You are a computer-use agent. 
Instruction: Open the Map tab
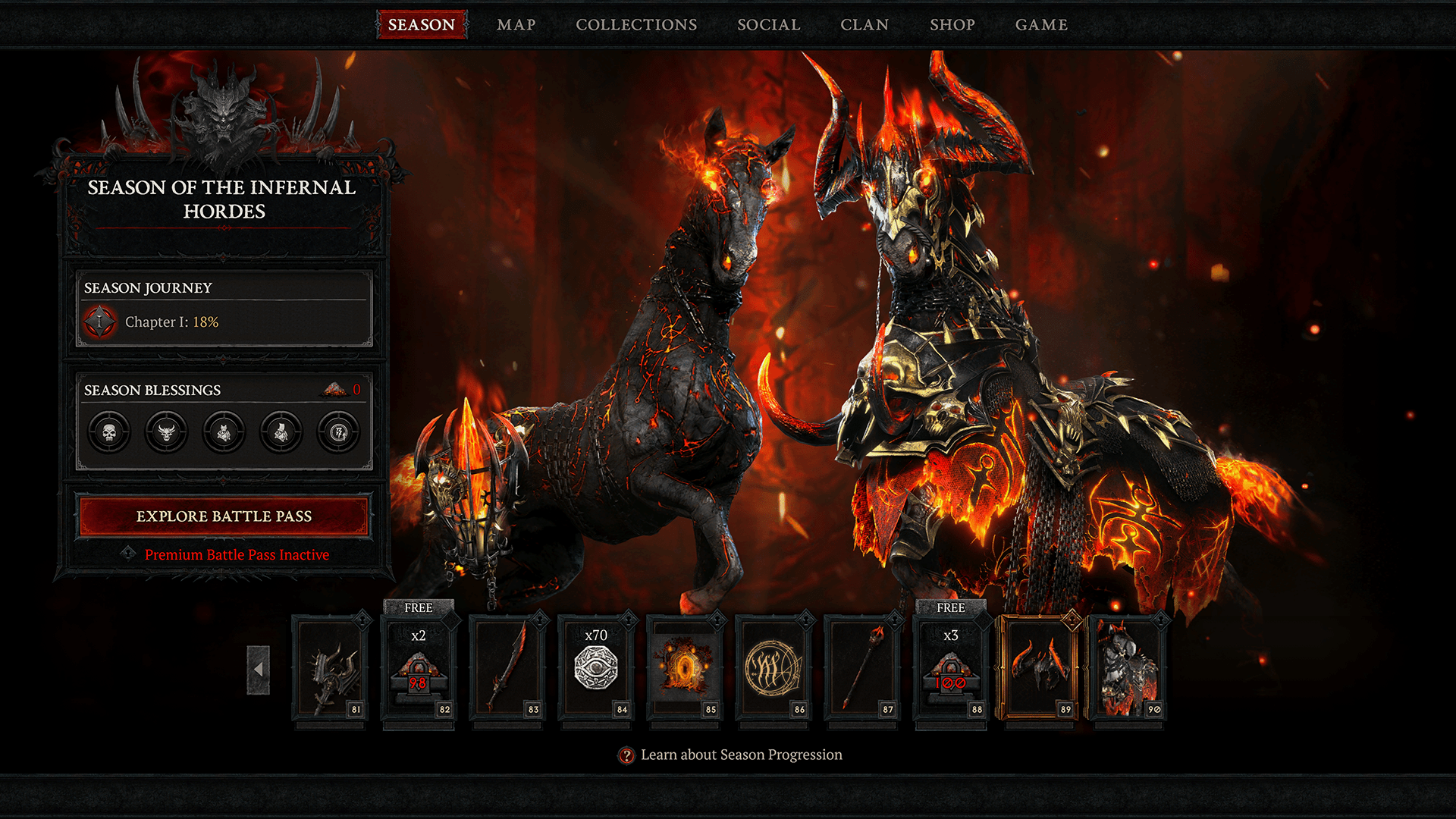(516, 25)
